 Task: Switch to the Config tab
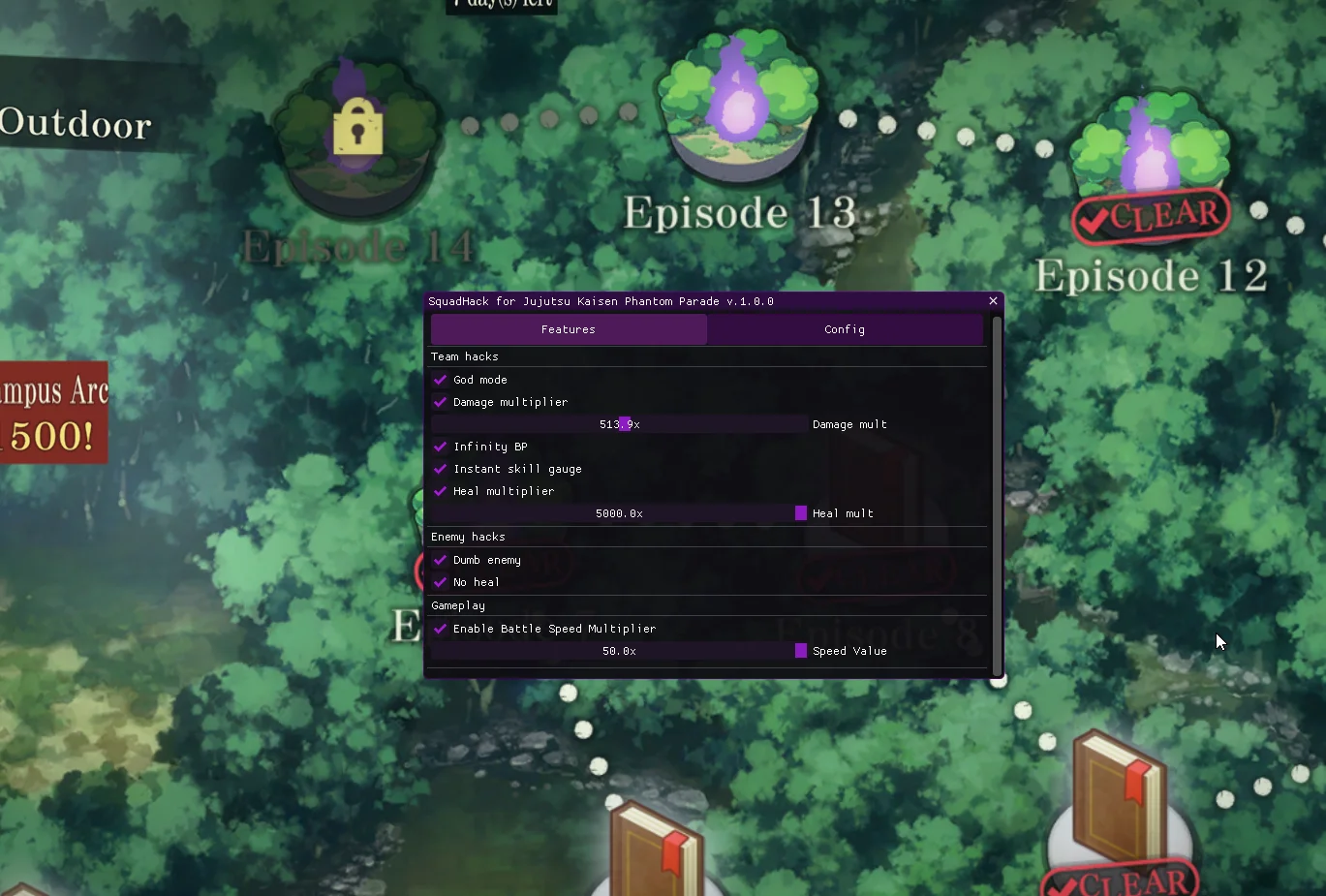pyautogui.click(x=844, y=329)
